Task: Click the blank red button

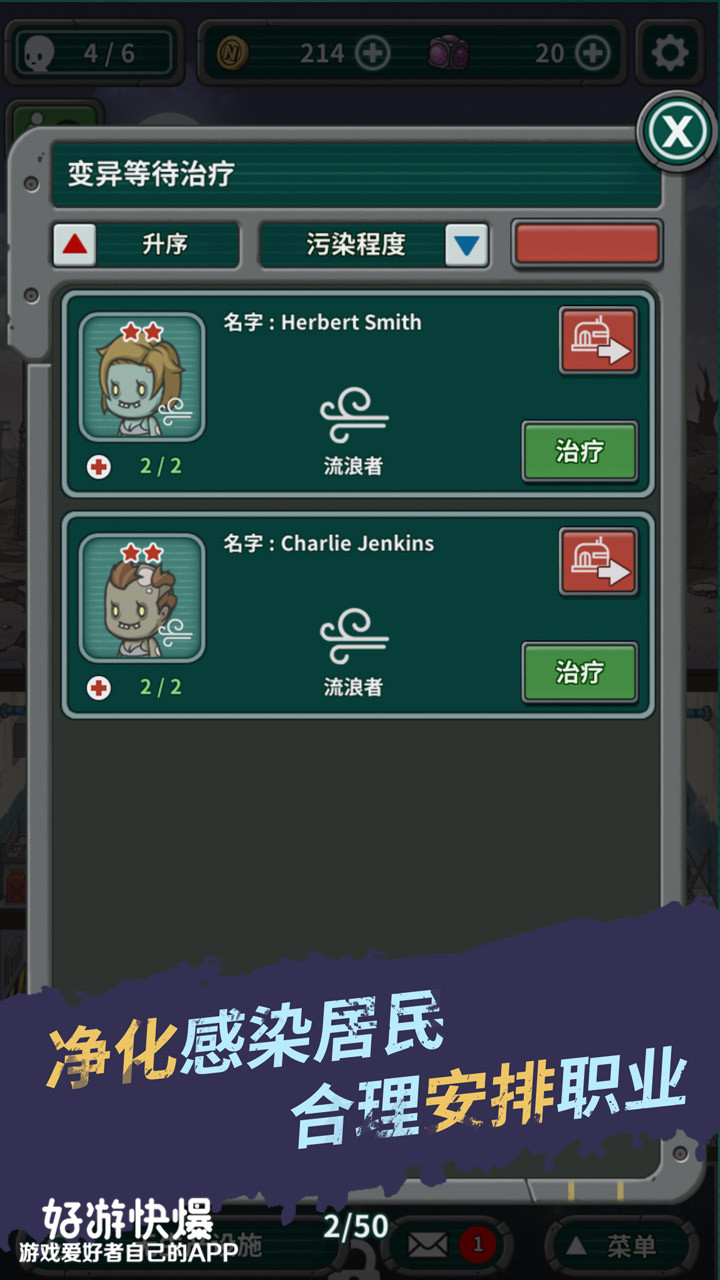Action: click(587, 245)
